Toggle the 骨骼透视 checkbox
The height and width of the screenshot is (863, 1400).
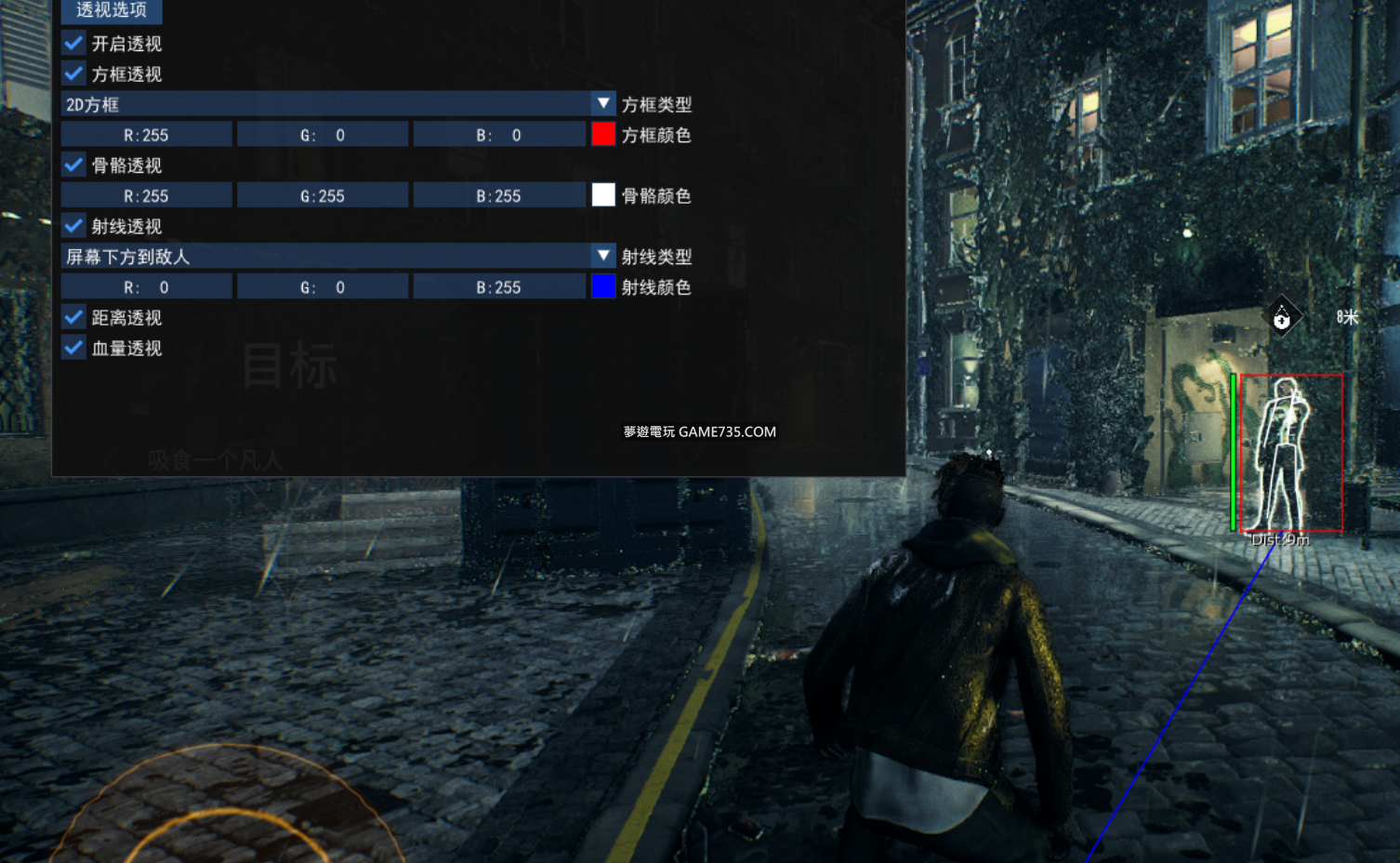74,166
